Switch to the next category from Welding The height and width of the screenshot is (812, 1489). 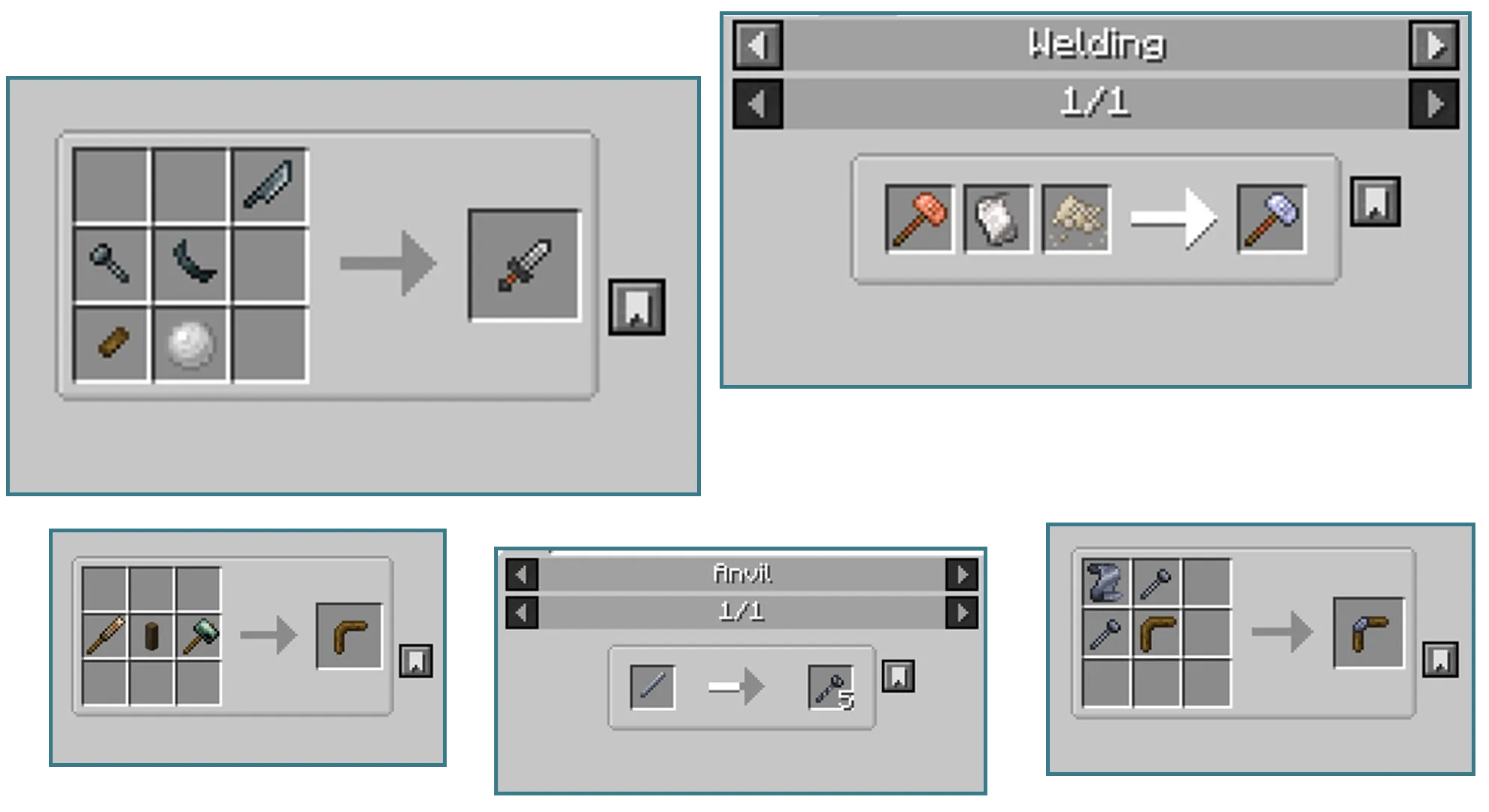1435,45
